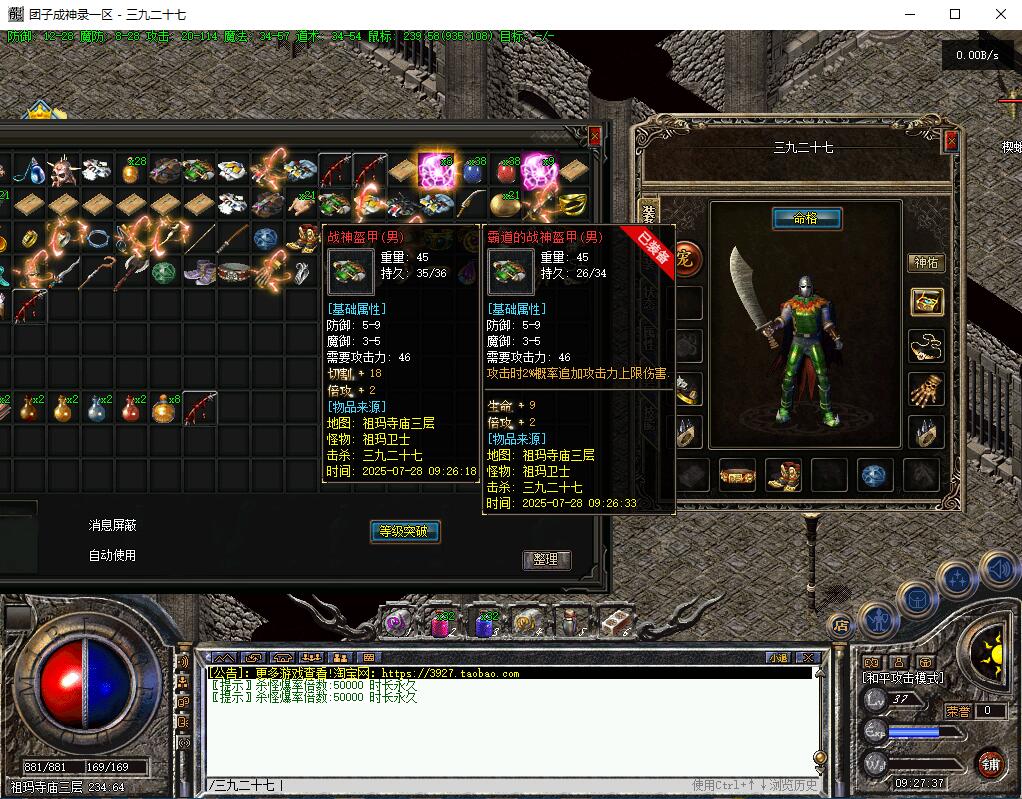Select the equipped necklace slot
This screenshot has width=1022, height=799.
click(x=926, y=346)
